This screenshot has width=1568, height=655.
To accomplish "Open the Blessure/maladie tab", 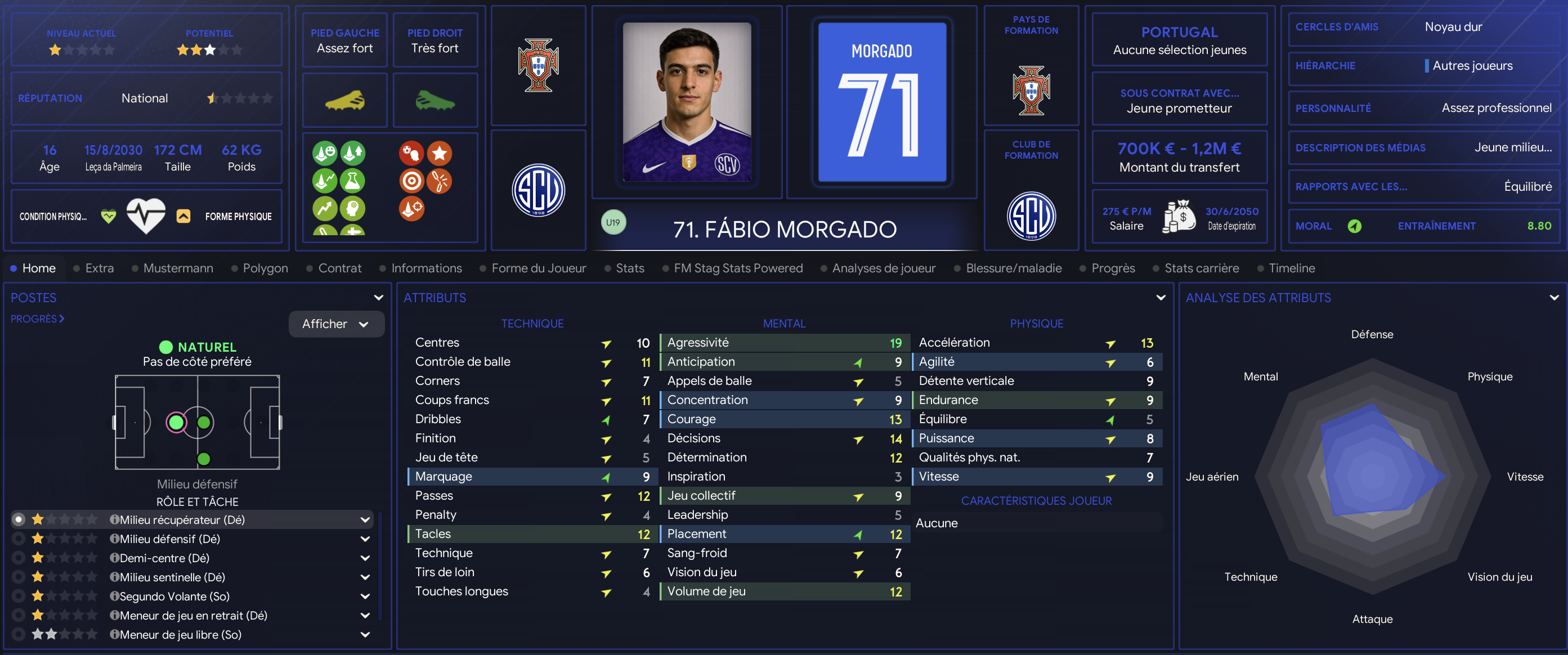I will pyautogui.click(x=1014, y=268).
